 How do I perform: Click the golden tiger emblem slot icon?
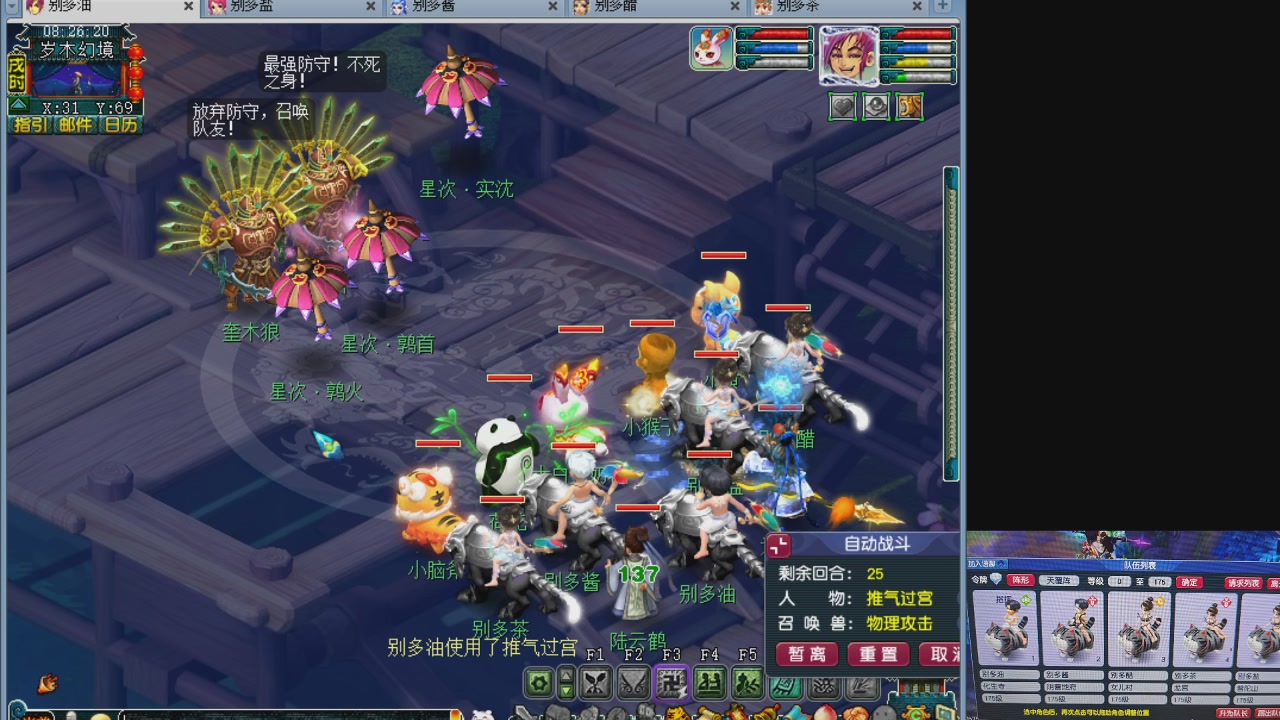pos(909,106)
